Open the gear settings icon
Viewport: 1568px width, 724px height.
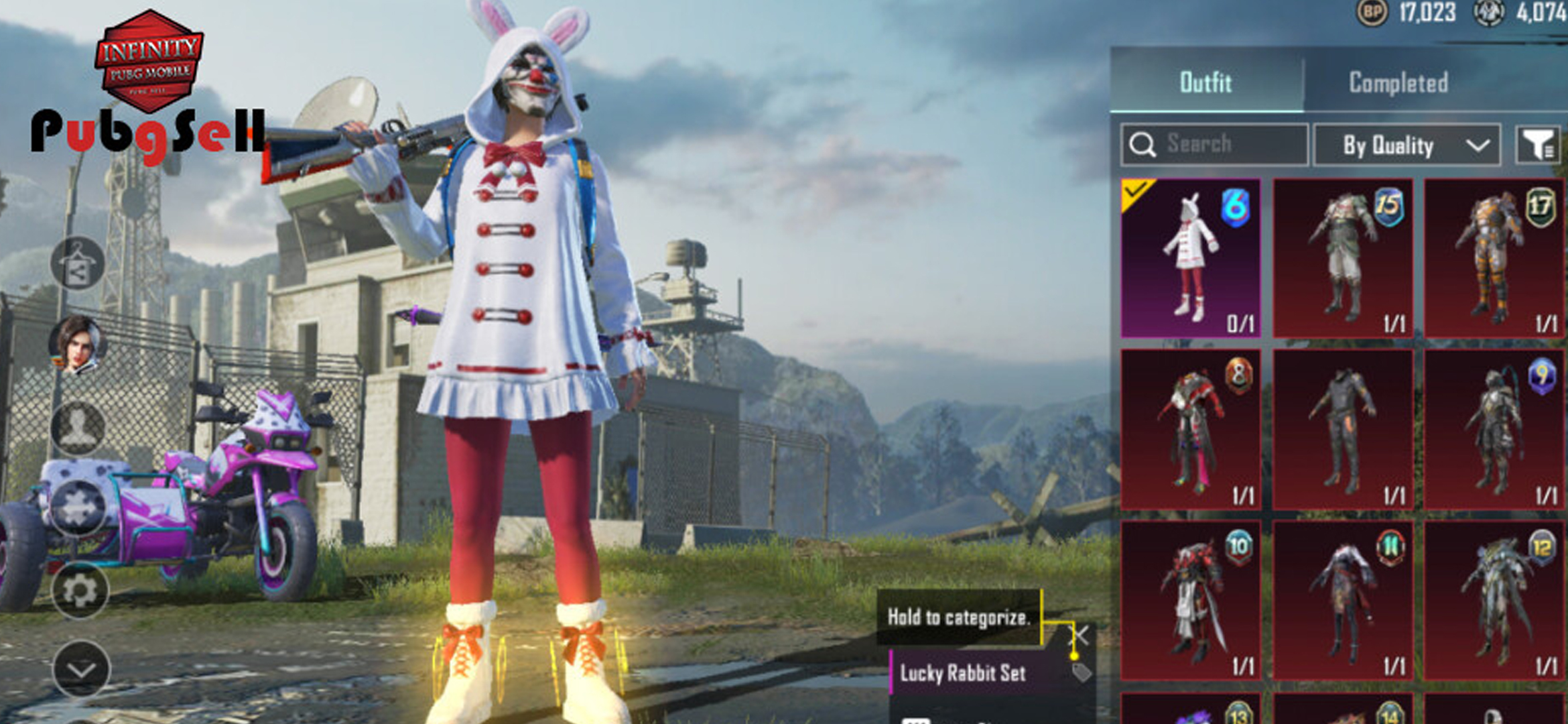80,591
